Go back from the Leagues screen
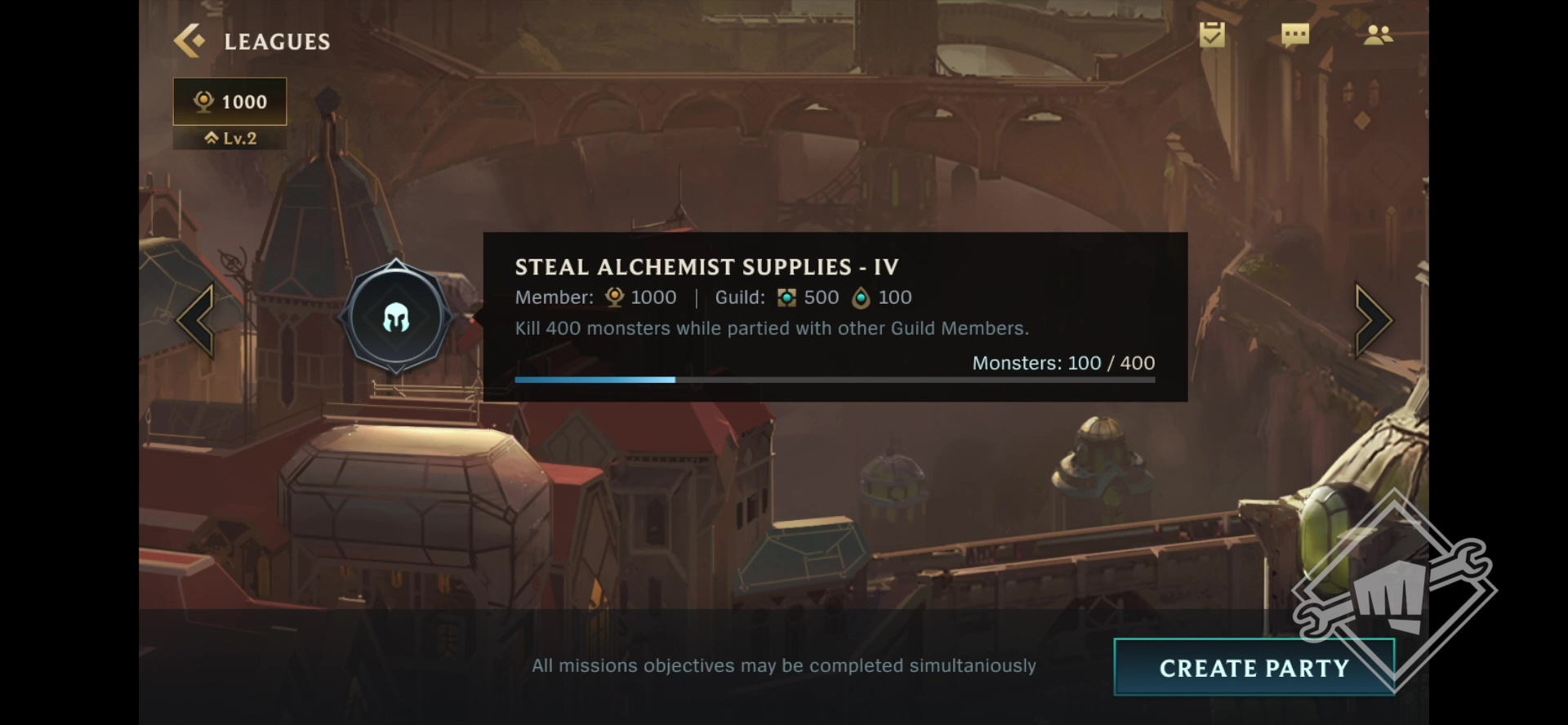This screenshot has height=725, width=1568. [x=189, y=41]
